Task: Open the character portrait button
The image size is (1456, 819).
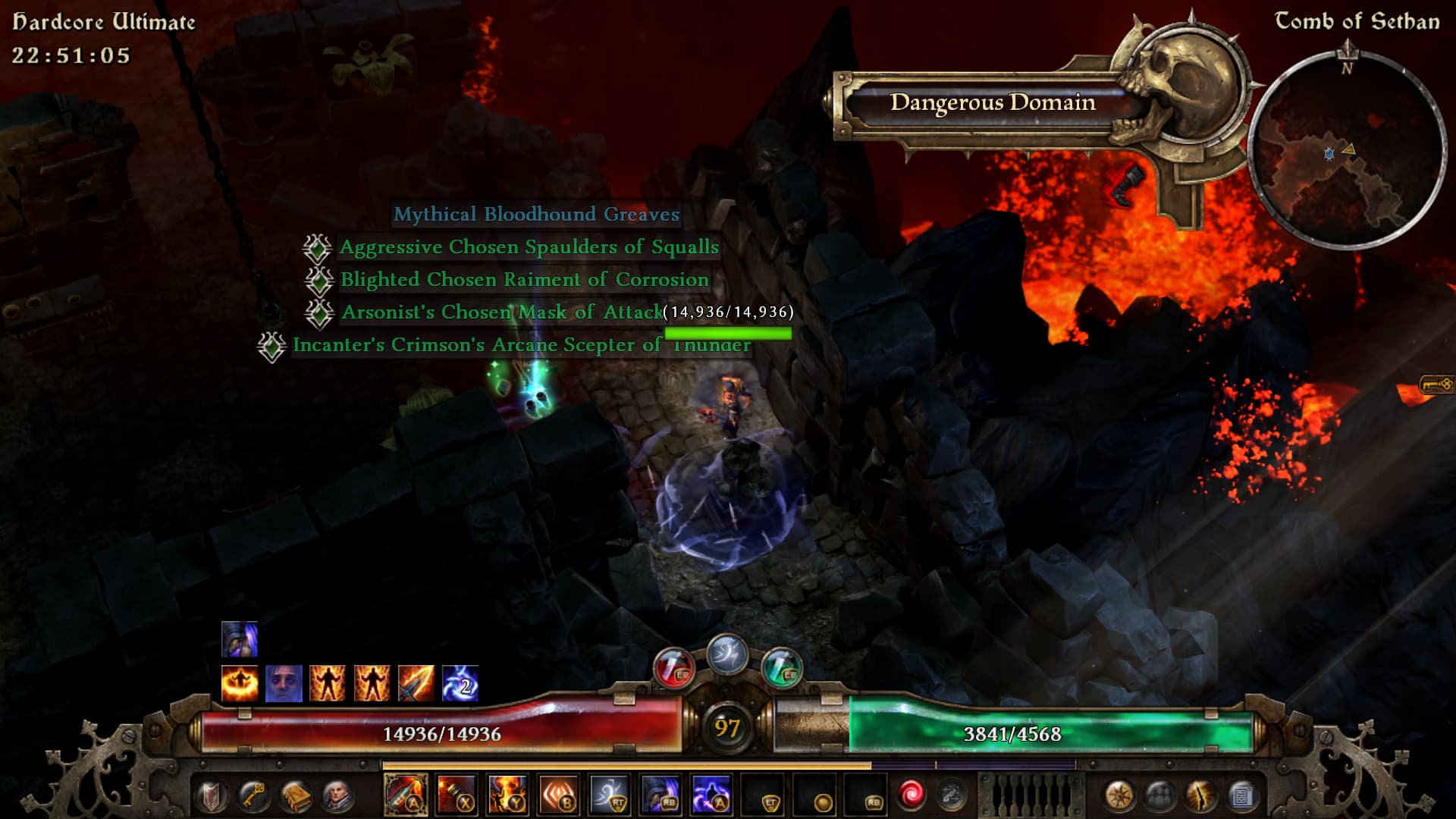Action: tap(337, 796)
